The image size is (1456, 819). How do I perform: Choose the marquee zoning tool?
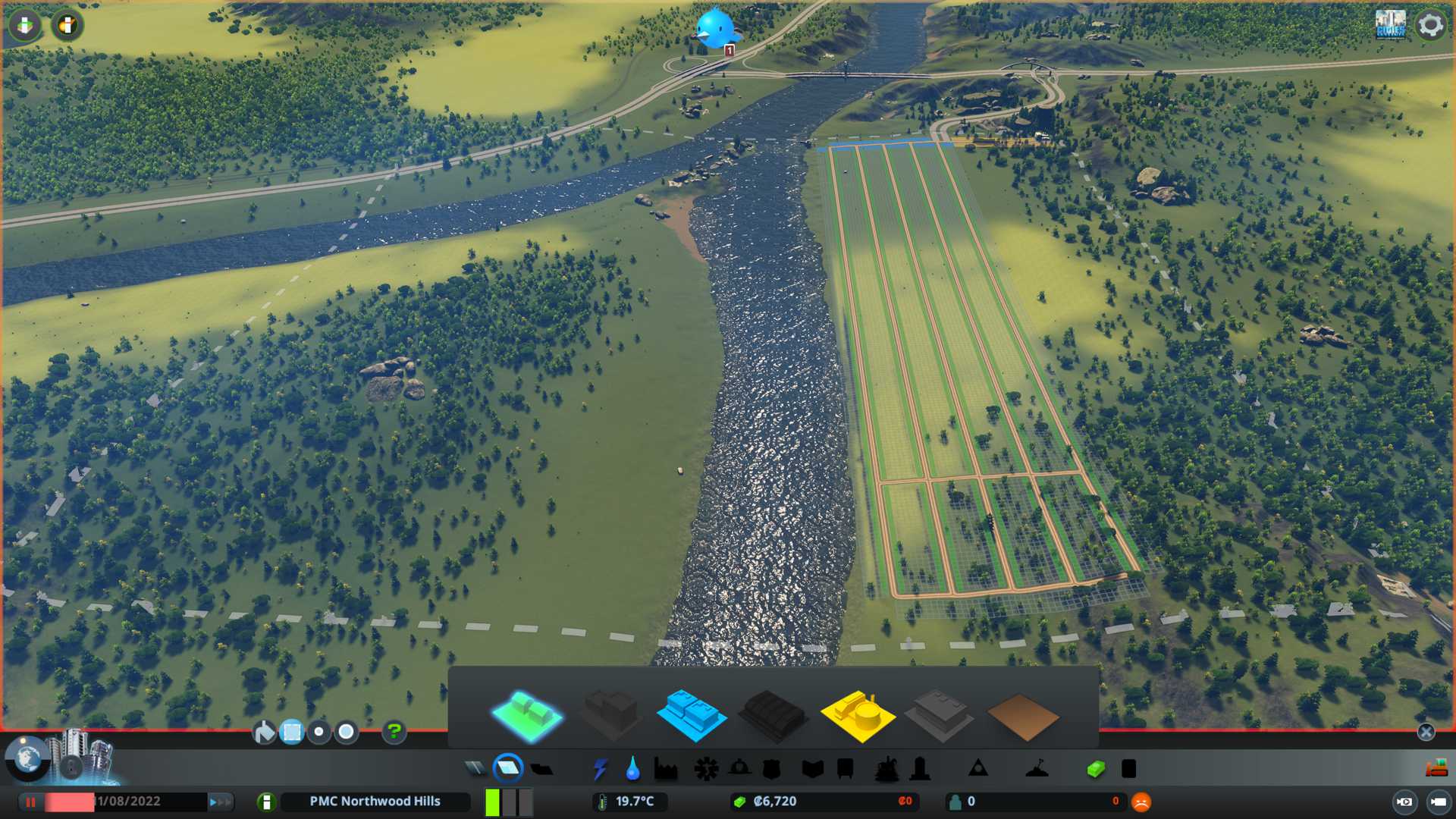coord(292,732)
